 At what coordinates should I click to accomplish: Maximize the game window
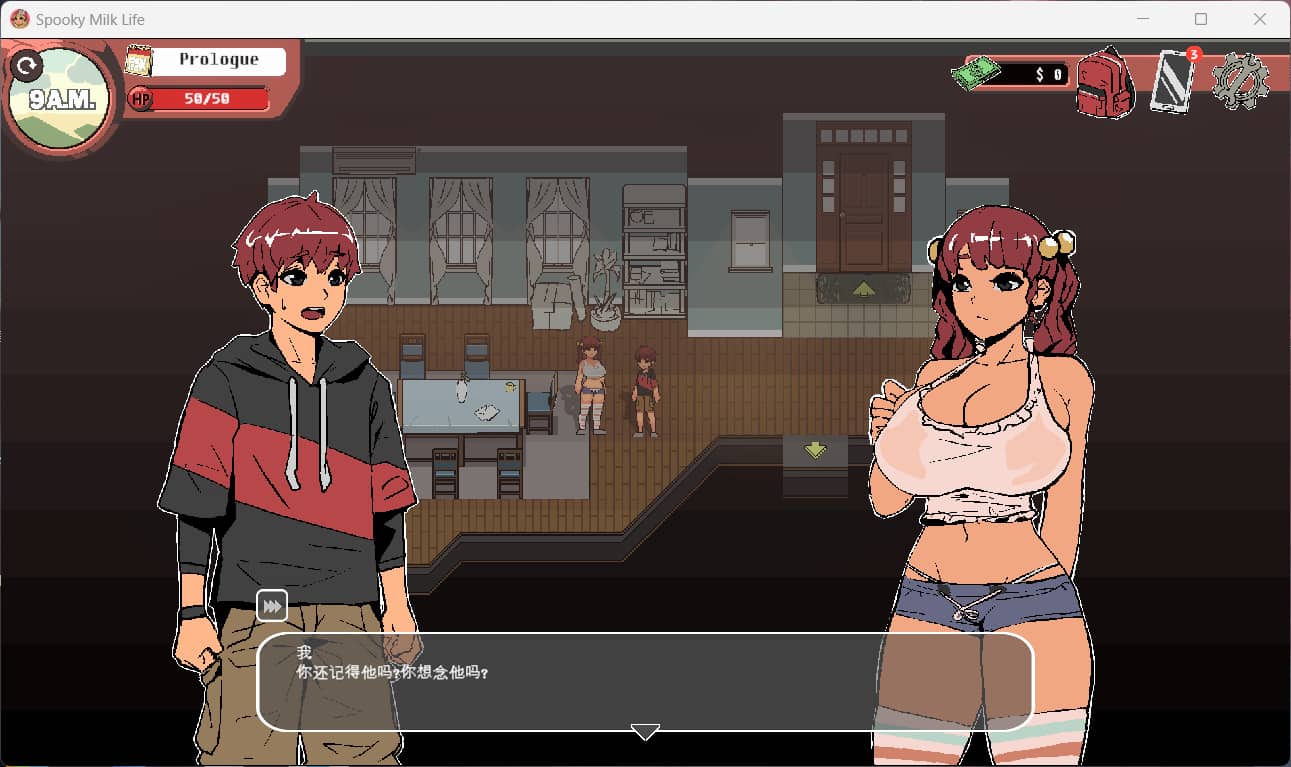click(x=1201, y=19)
